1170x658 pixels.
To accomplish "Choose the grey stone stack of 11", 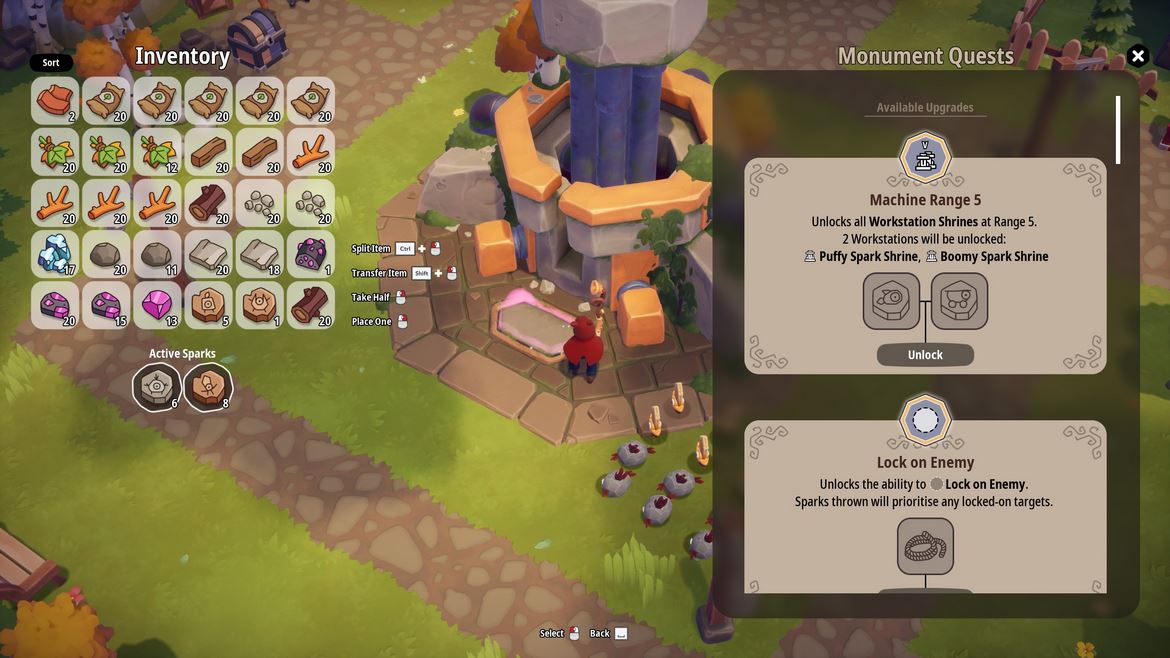I will (x=157, y=254).
